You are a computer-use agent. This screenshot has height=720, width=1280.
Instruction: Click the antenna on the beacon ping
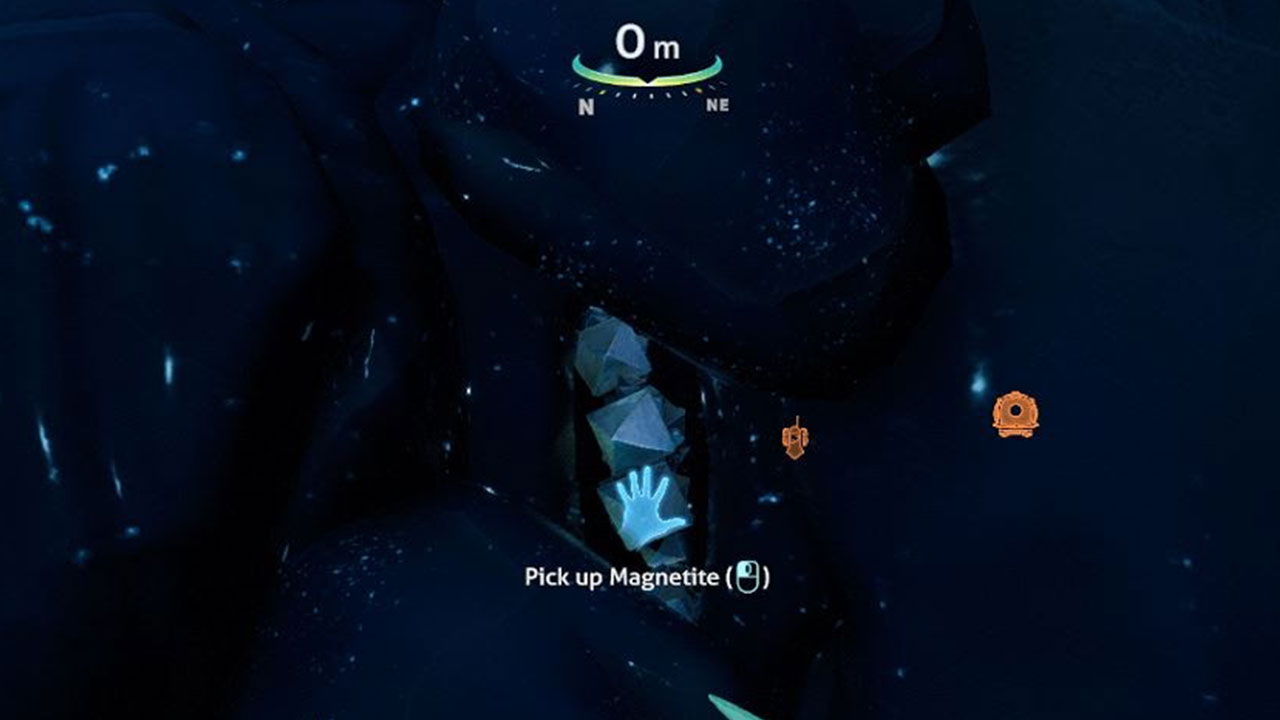tap(797, 420)
